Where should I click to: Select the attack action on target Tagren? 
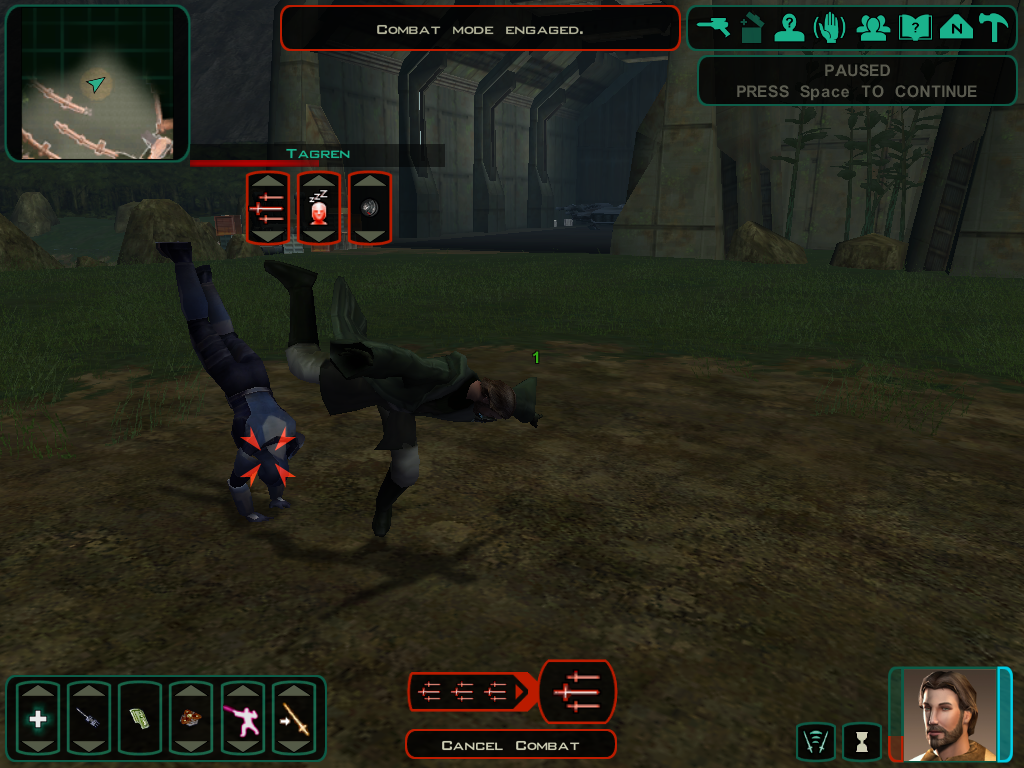[268, 208]
